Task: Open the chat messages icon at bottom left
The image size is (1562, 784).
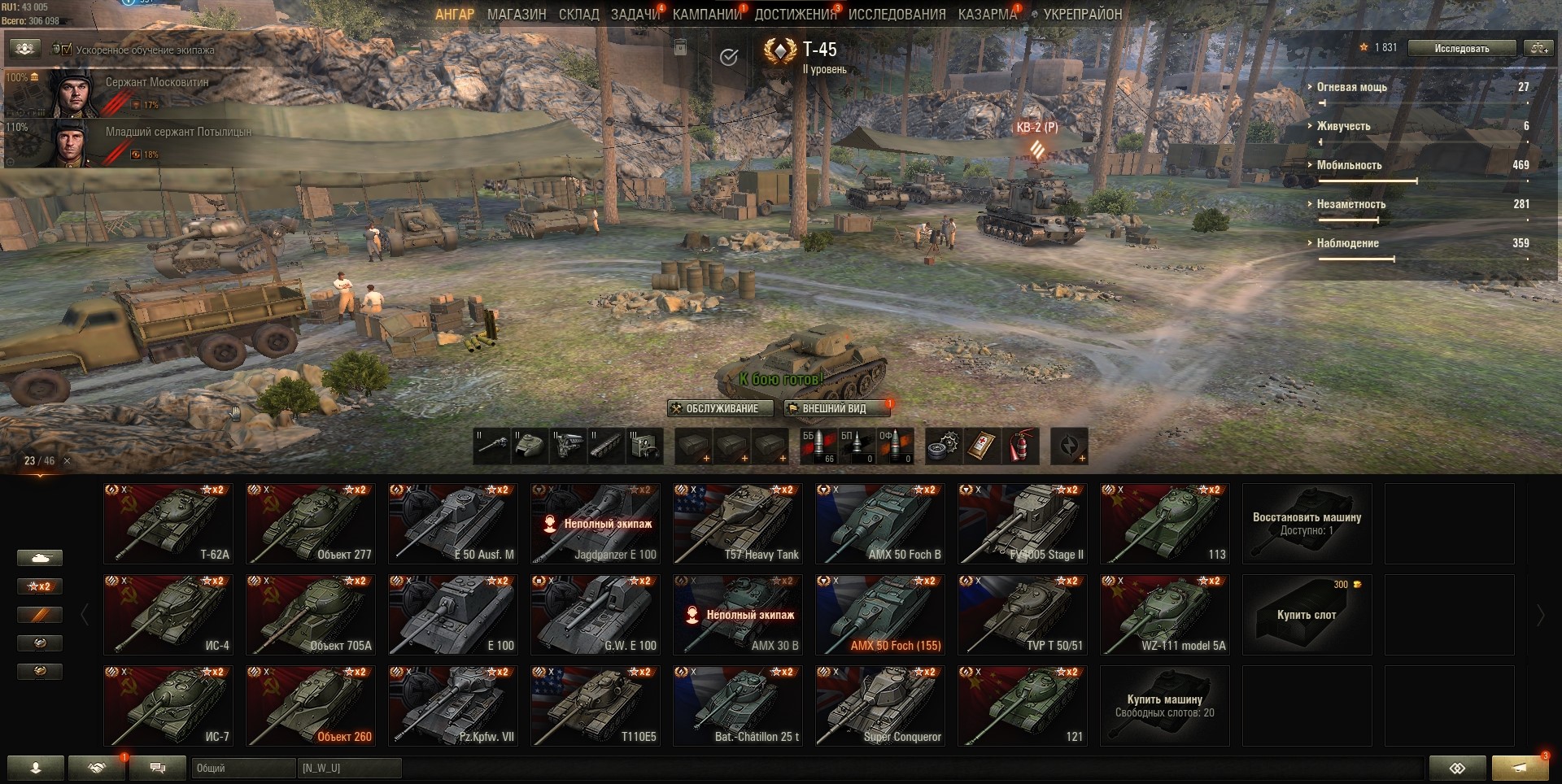Action: tap(157, 768)
